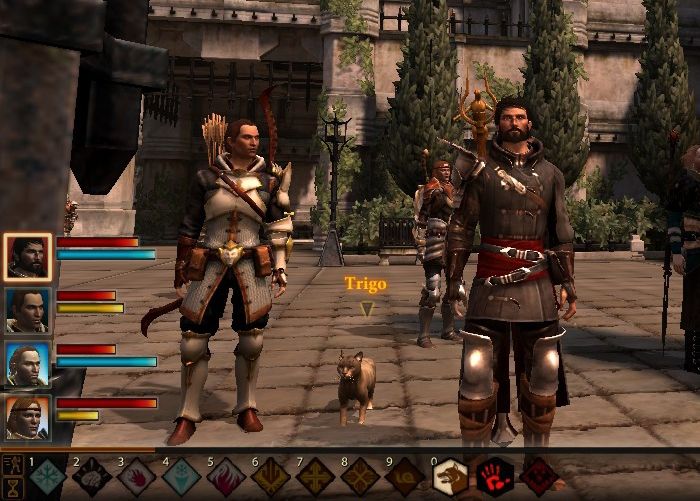Select the blue-framed companion portrait

click(28, 364)
